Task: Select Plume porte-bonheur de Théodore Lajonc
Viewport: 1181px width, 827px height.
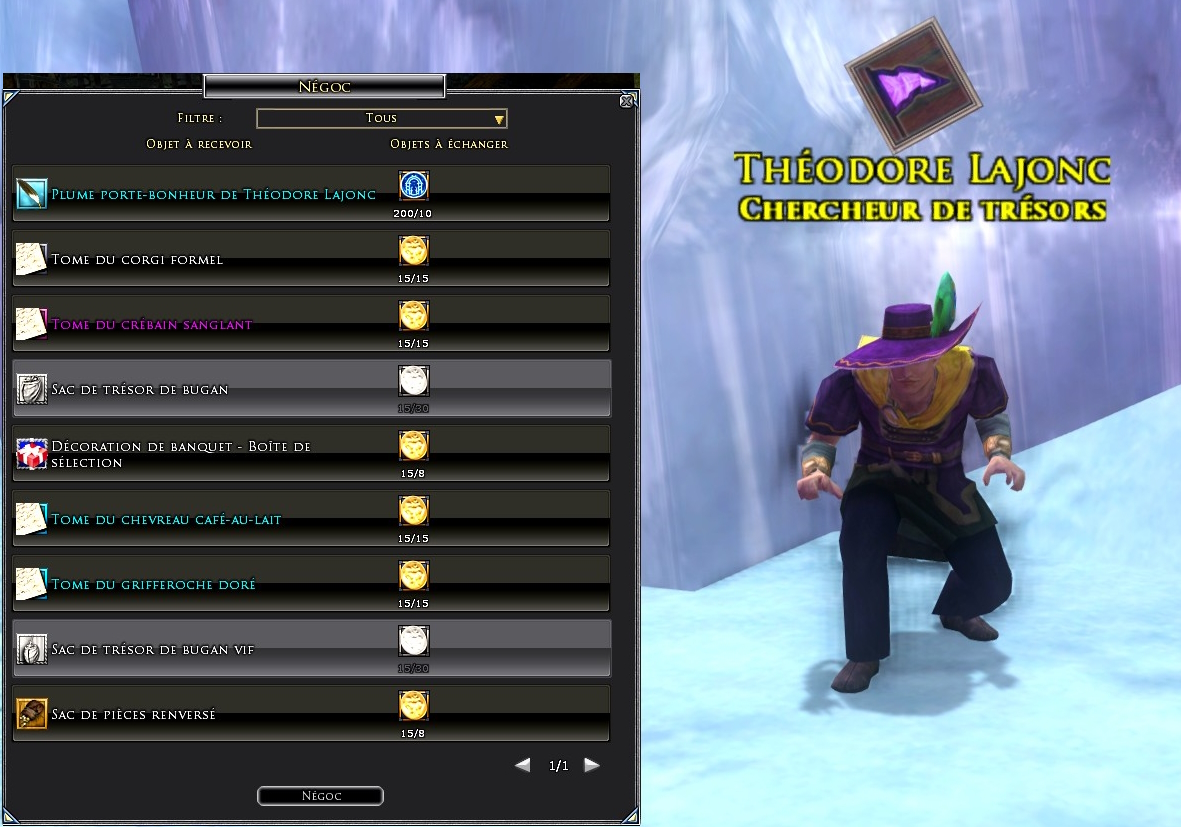Action: [213, 194]
